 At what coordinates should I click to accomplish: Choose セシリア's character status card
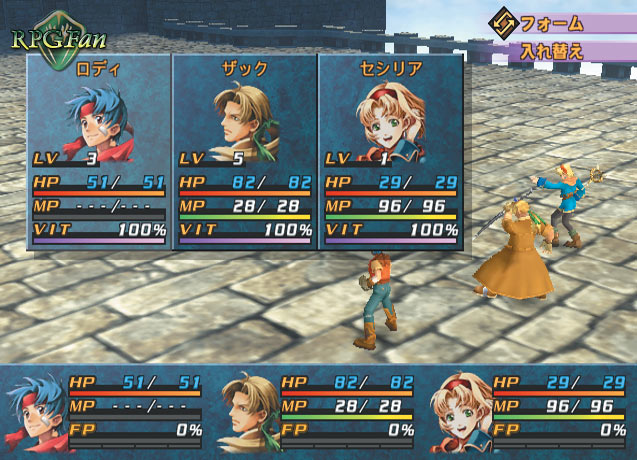pos(391,150)
